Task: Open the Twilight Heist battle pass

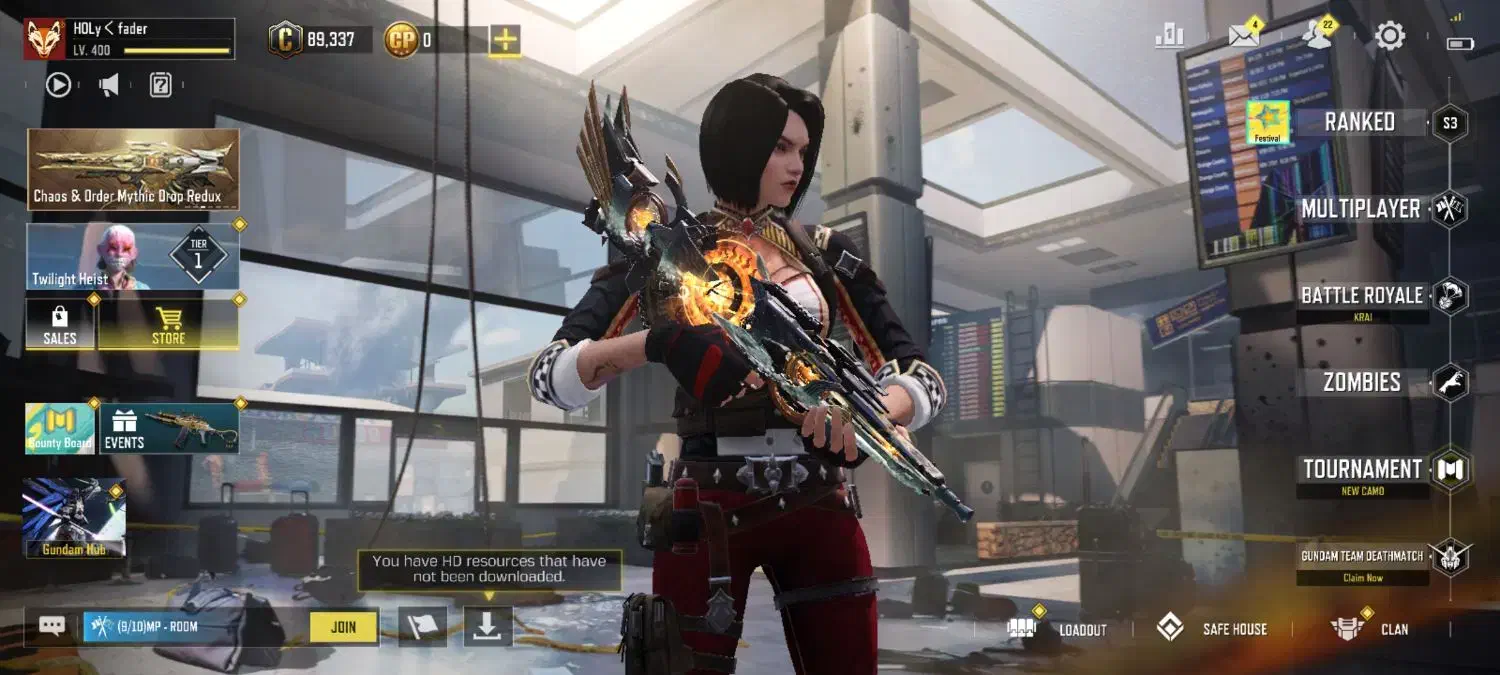Action: click(133, 256)
